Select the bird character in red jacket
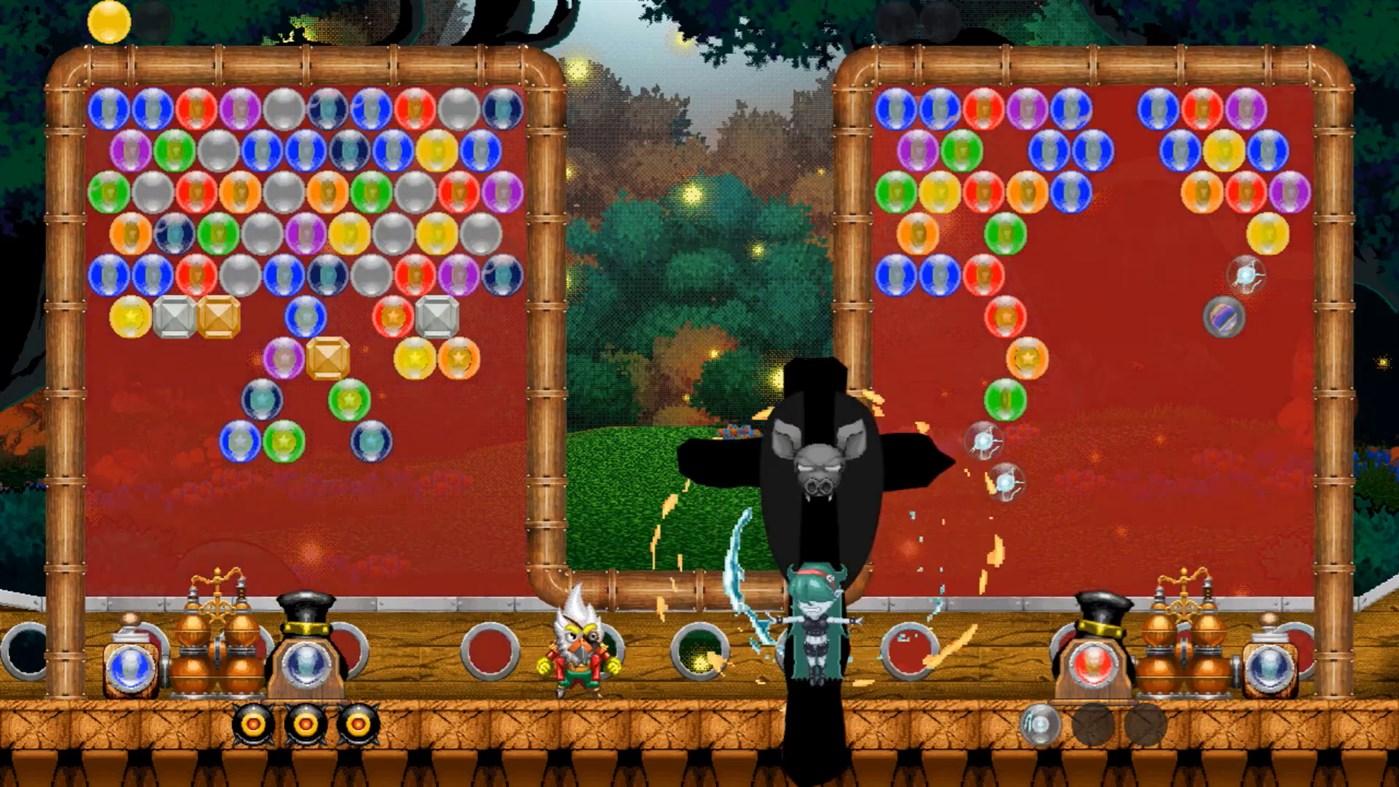 [575, 650]
